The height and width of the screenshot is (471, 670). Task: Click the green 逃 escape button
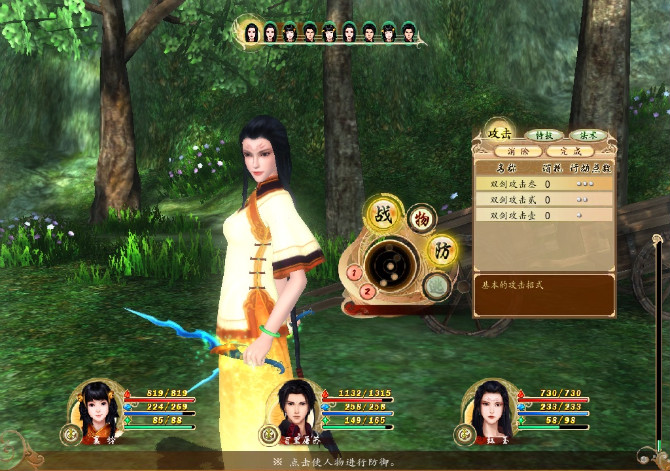(434, 287)
